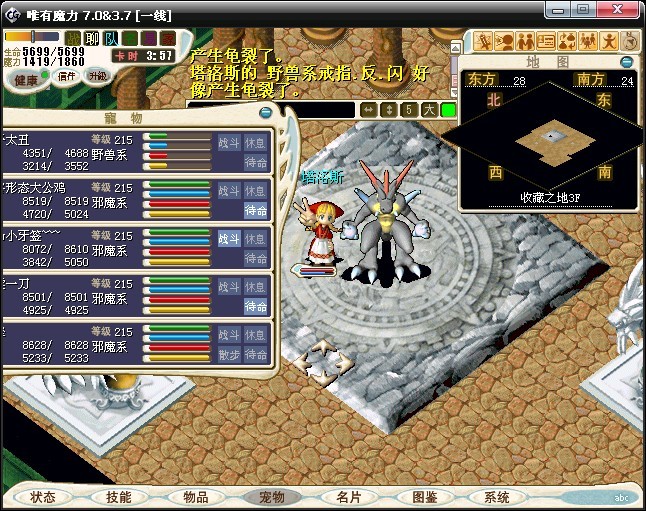Open the 系统 system menu

pos(497,497)
